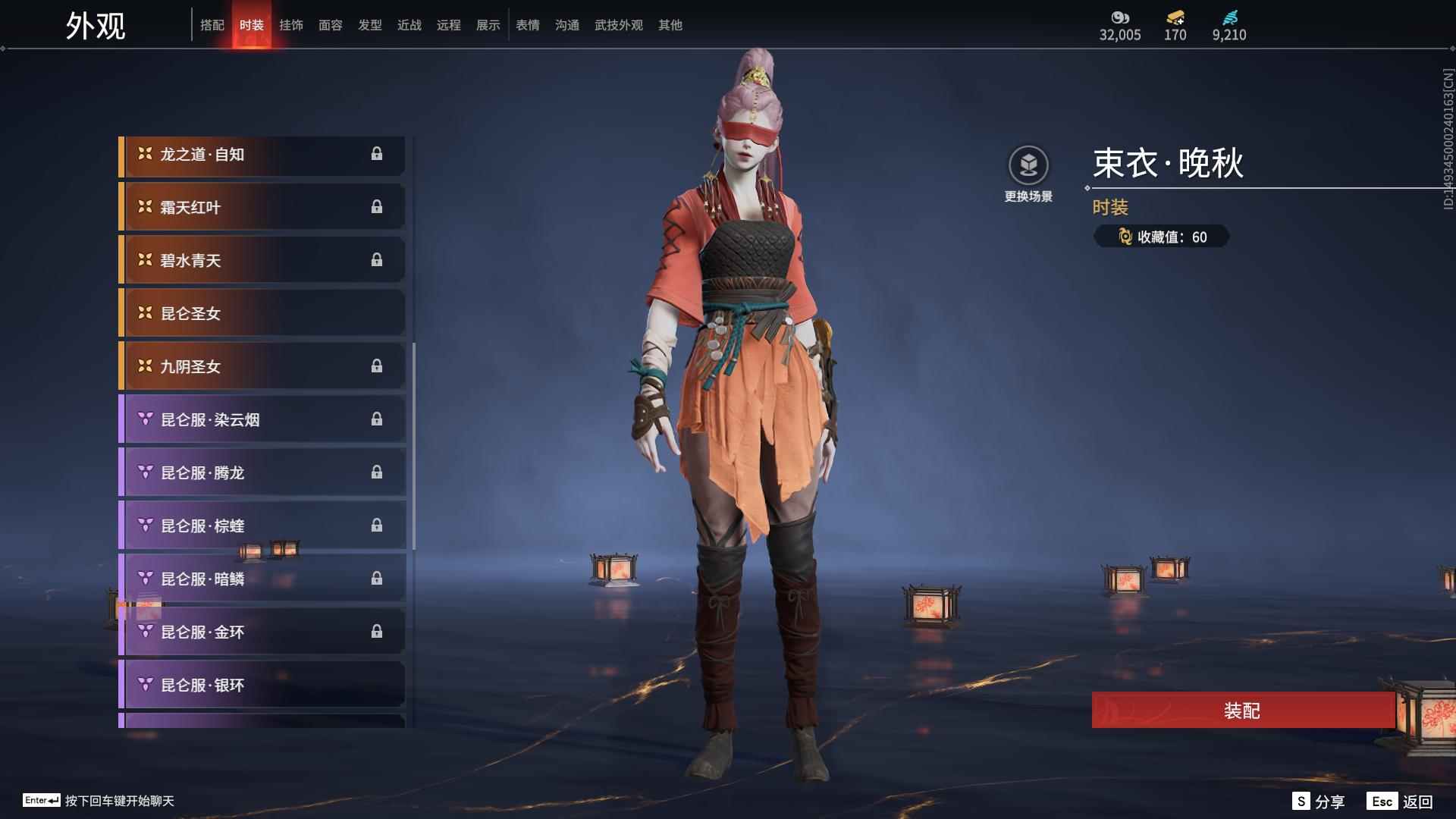Viewport: 1456px width, 819px height.
Task: Select the 昆仑服·腾龙 outfit
Action: 262,473
